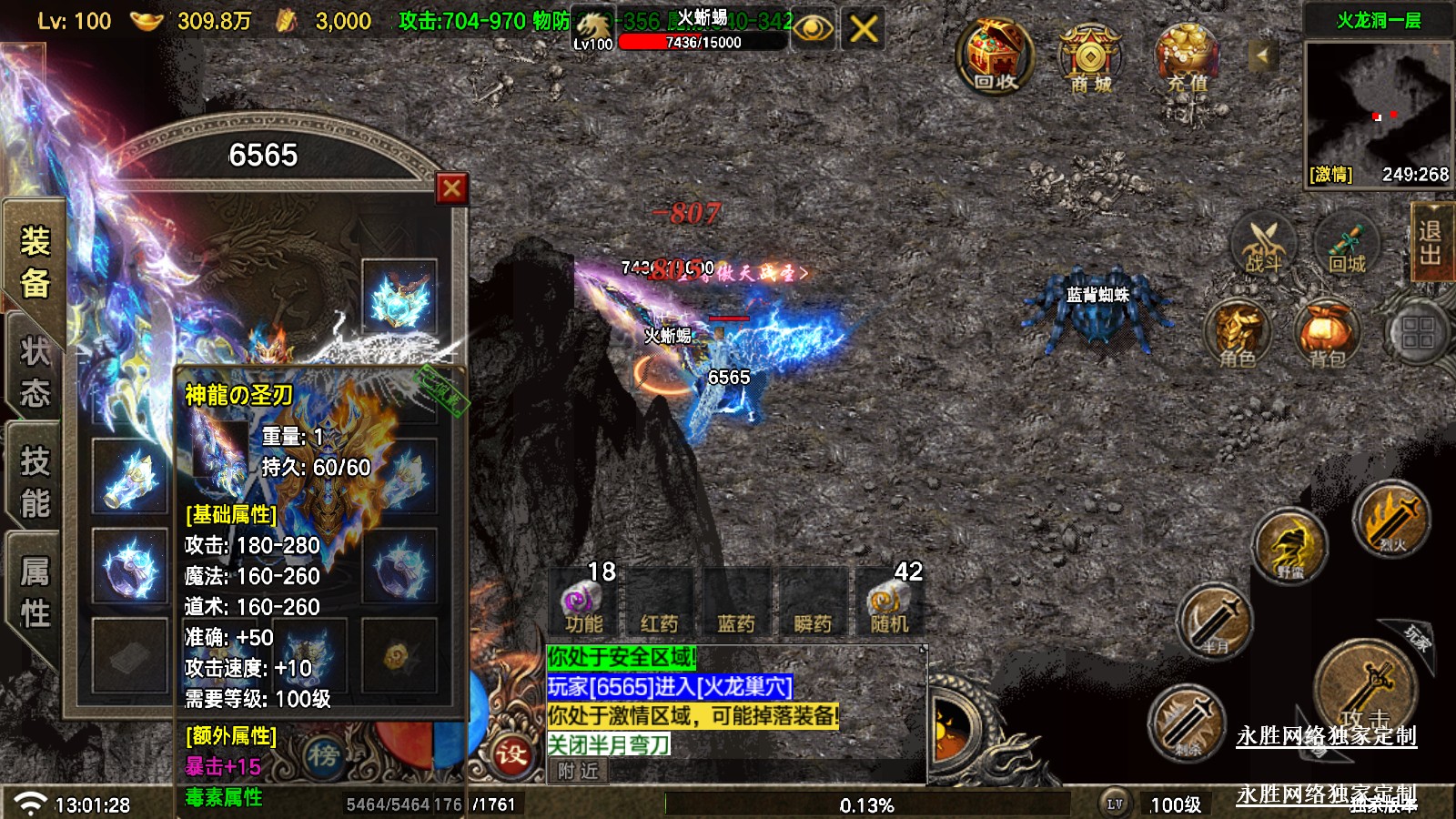Tap the 退出 exit button
The height and width of the screenshot is (819, 1456).
tap(1430, 242)
